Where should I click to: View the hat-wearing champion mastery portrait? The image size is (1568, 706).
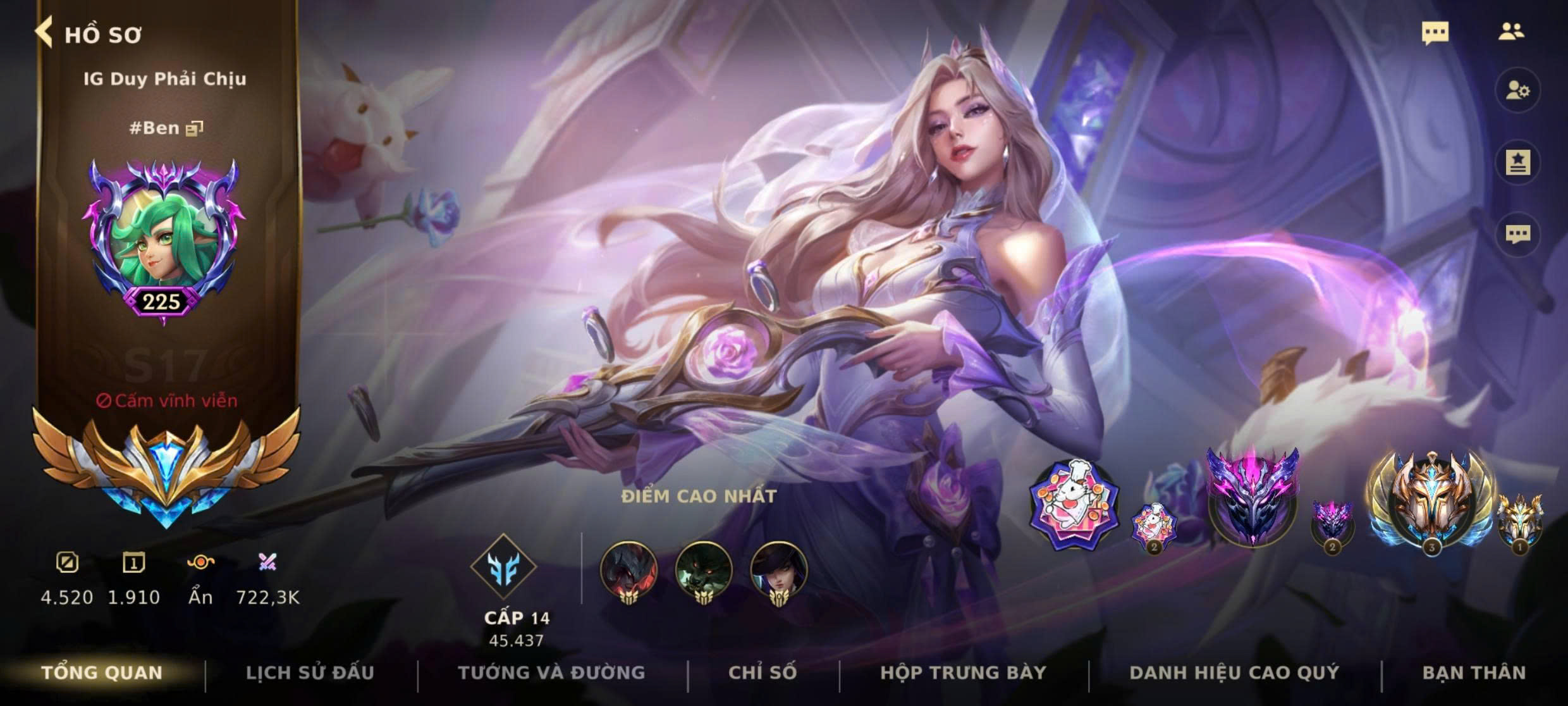(778, 571)
